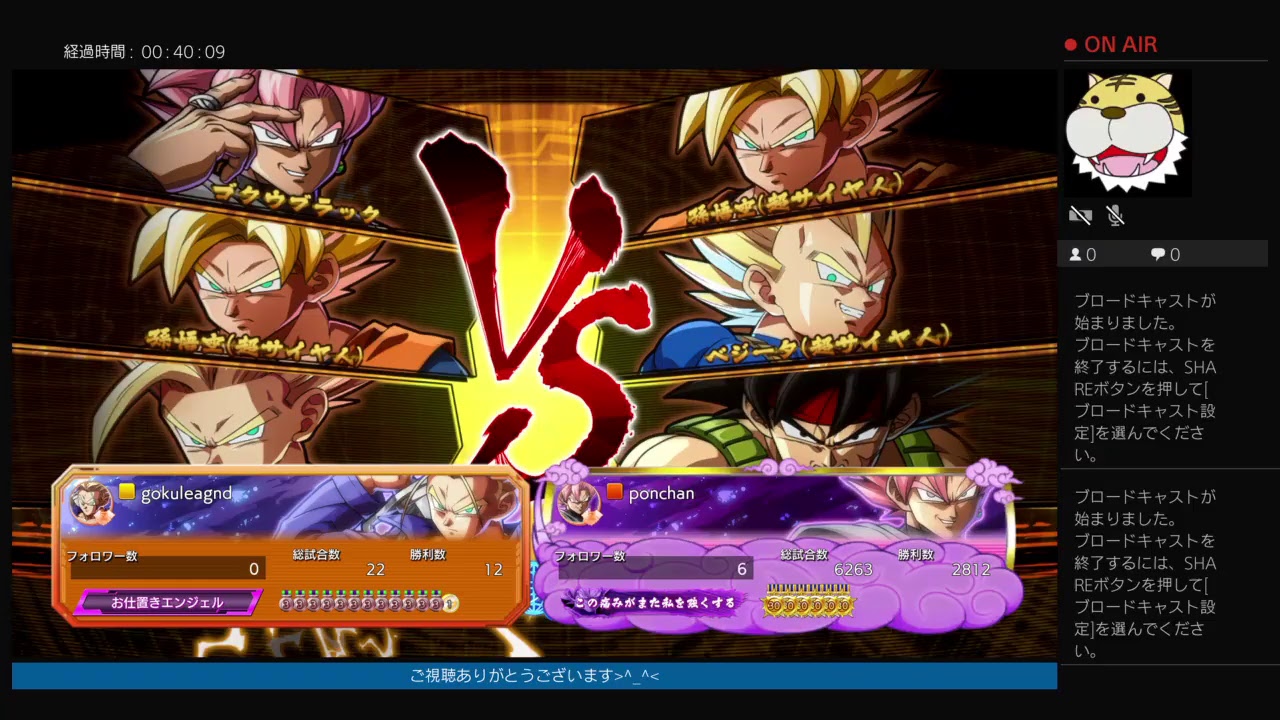The height and width of the screenshot is (720, 1280).
Task: Enable the disabled camera for the broadcast
Action: [1080, 215]
